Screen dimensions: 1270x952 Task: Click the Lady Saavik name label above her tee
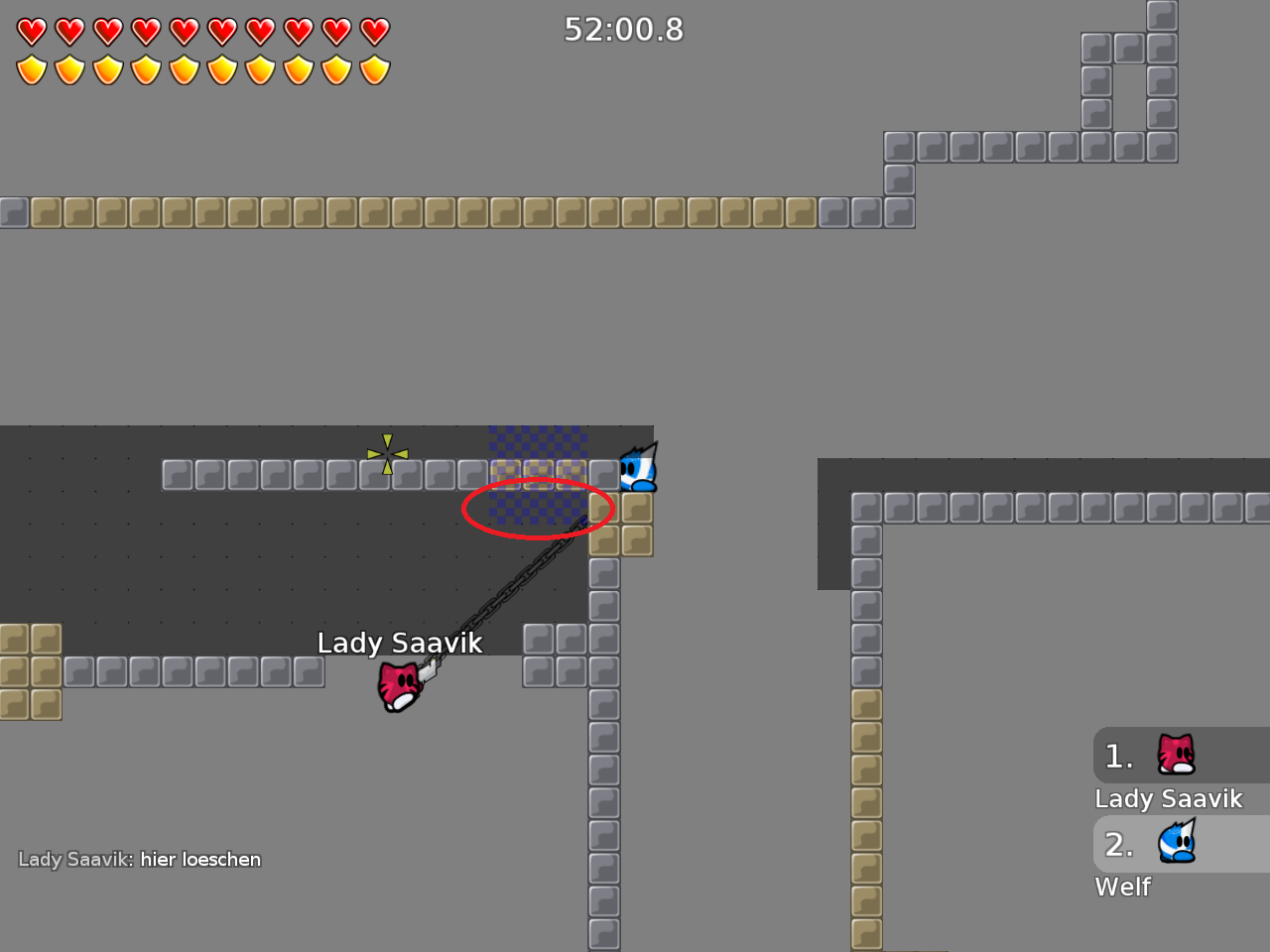click(x=399, y=643)
